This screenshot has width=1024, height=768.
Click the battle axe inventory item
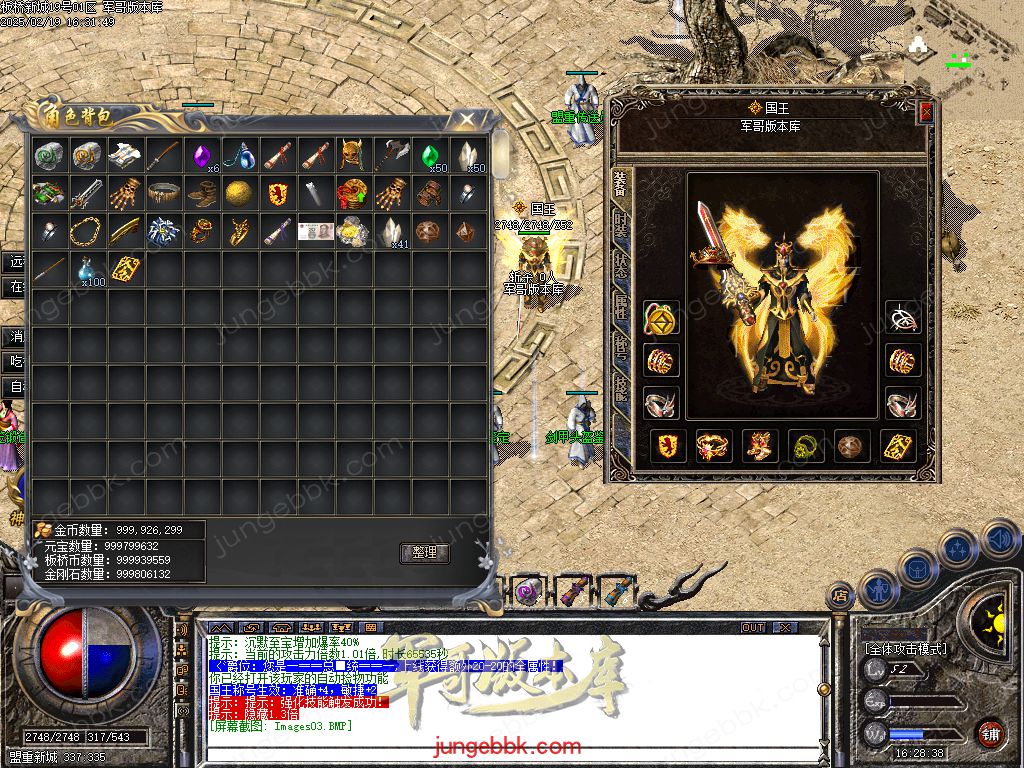(391, 155)
